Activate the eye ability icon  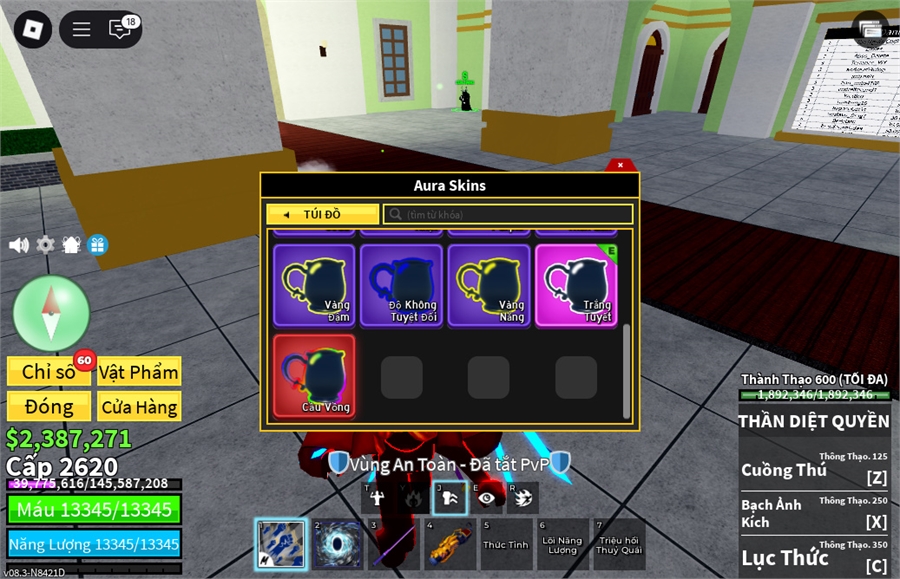[487, 497]
